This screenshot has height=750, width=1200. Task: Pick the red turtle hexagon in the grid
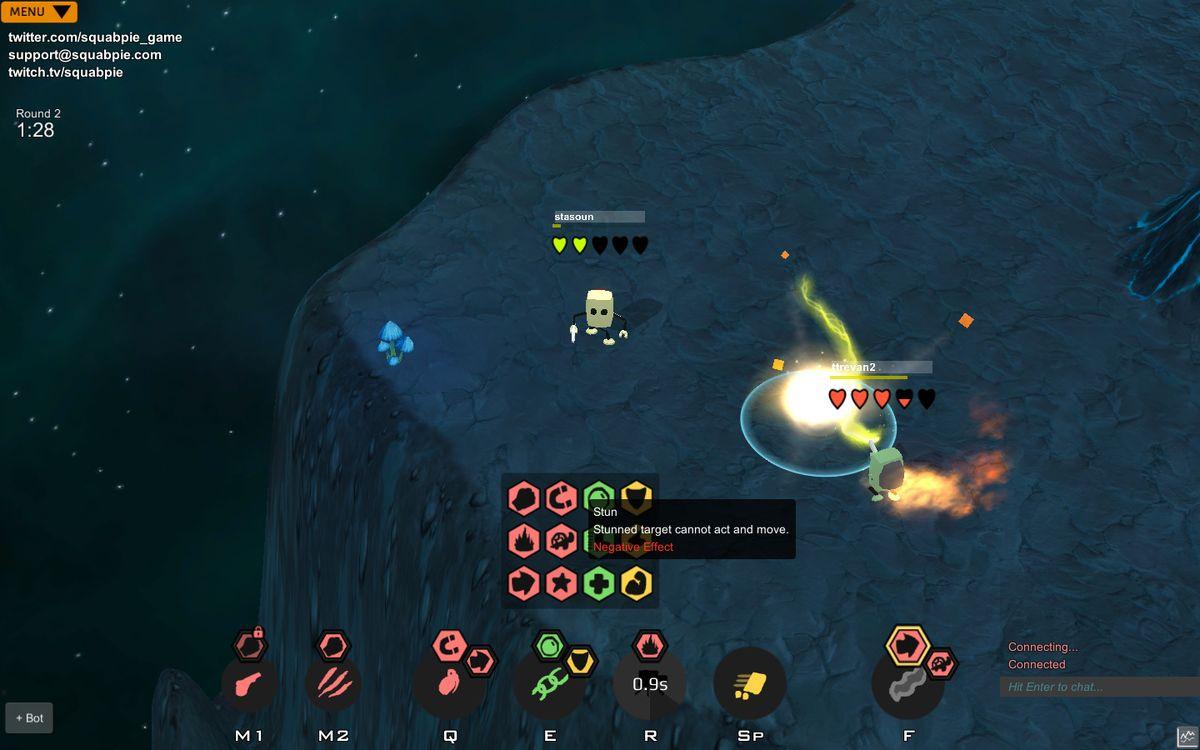[560, 541]
